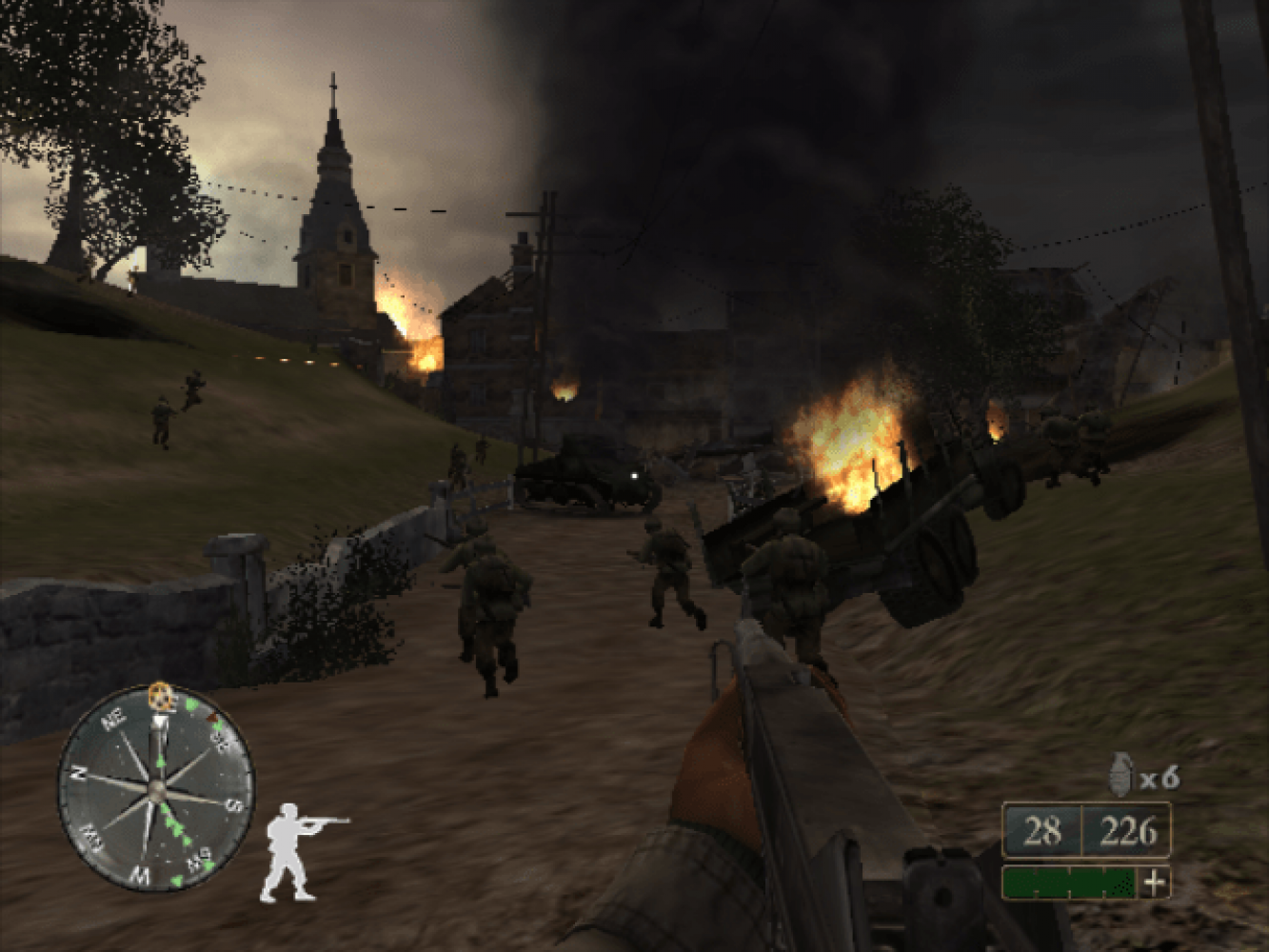The width and height of the screenshot is (1269, 952).
Task: Select the standing soldier stance icon
Action: click(x=295, y=852)
